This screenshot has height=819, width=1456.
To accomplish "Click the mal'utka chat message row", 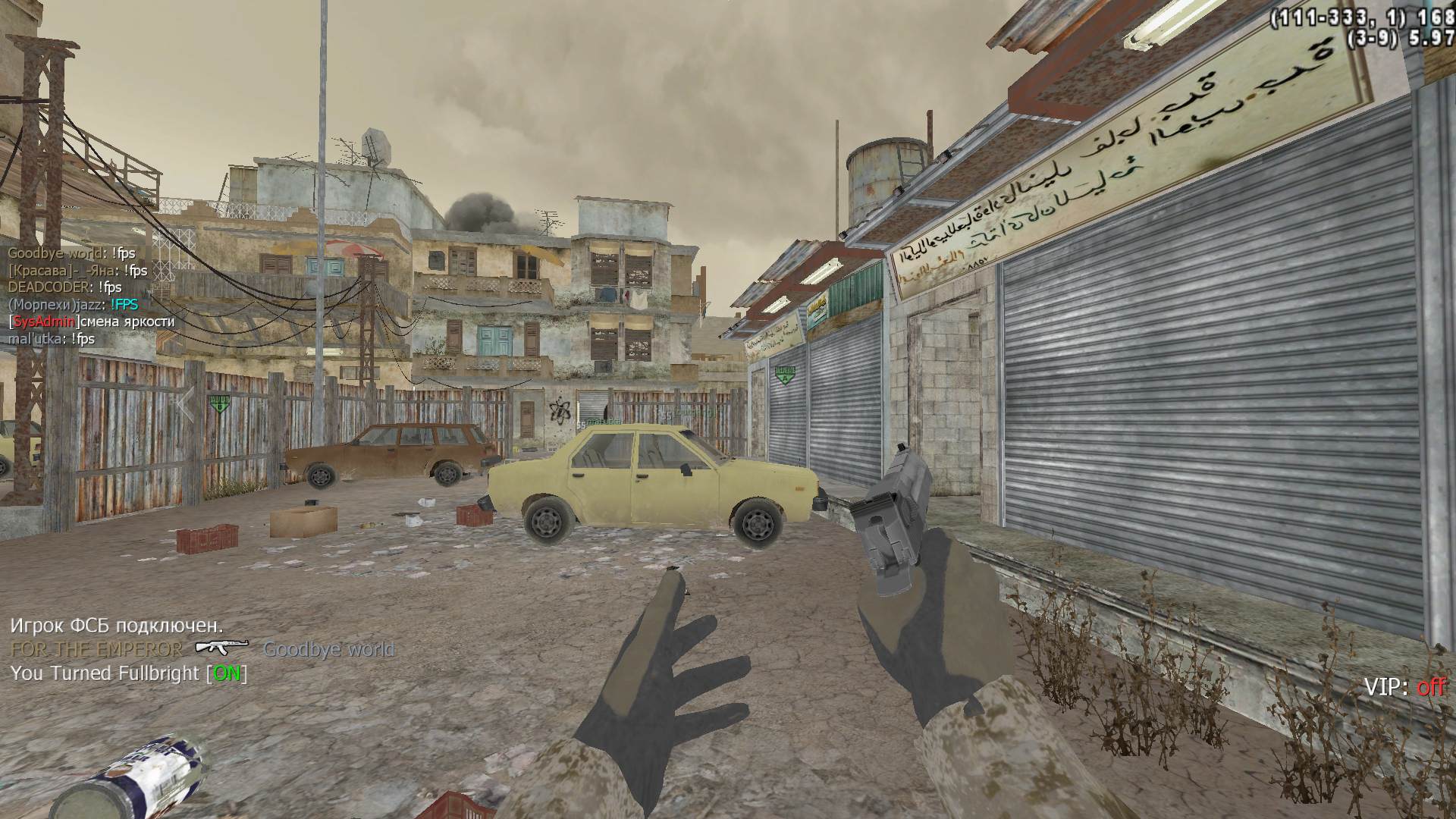I will coord(52,339).
